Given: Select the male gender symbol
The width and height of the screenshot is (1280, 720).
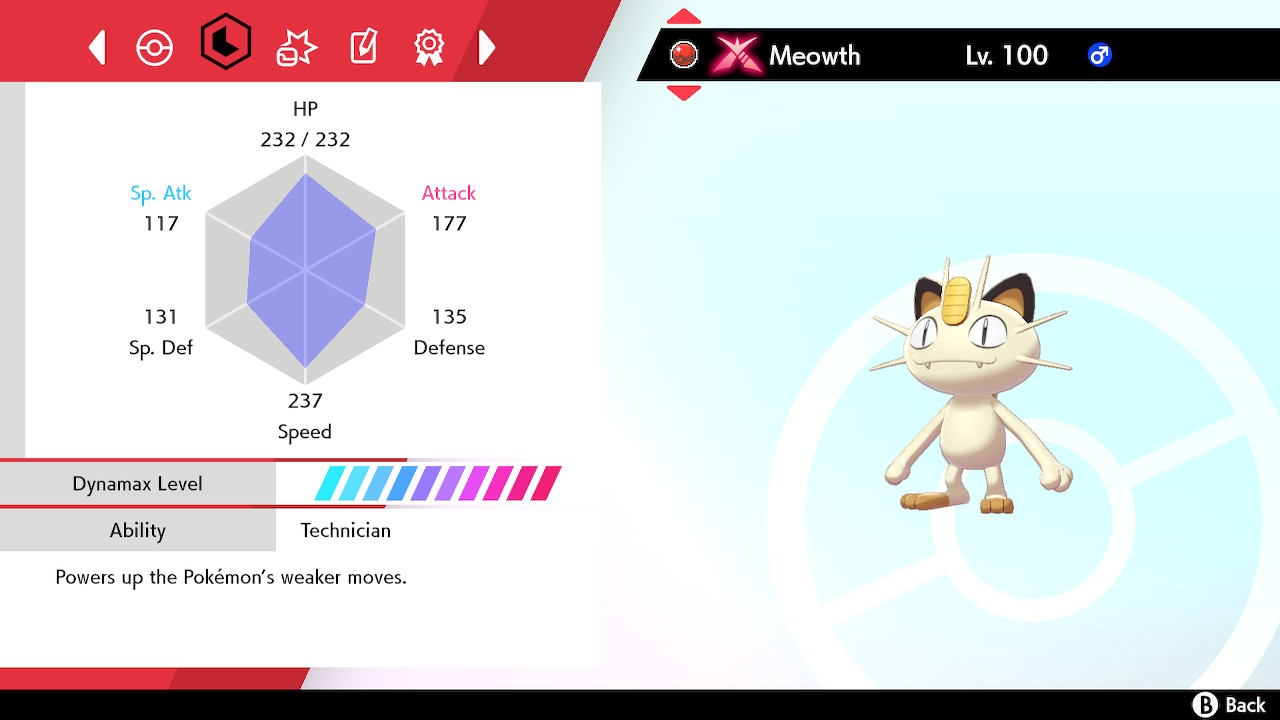Looking at the screenshot, I should (1100, 55).
